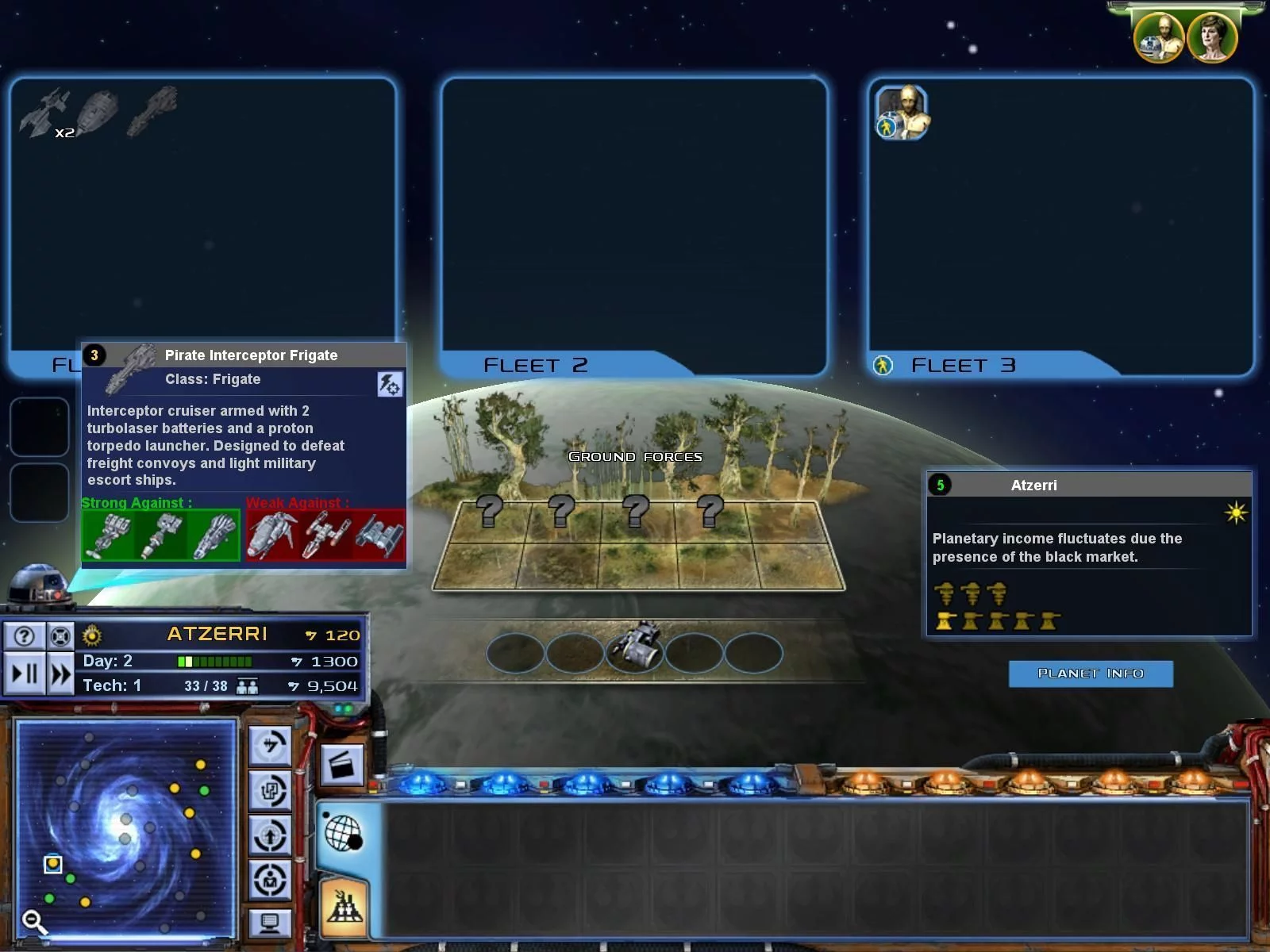This screenshot has height=952, width=1270.
Task: Click the computer terminal options button
Action: coord(270,923)
